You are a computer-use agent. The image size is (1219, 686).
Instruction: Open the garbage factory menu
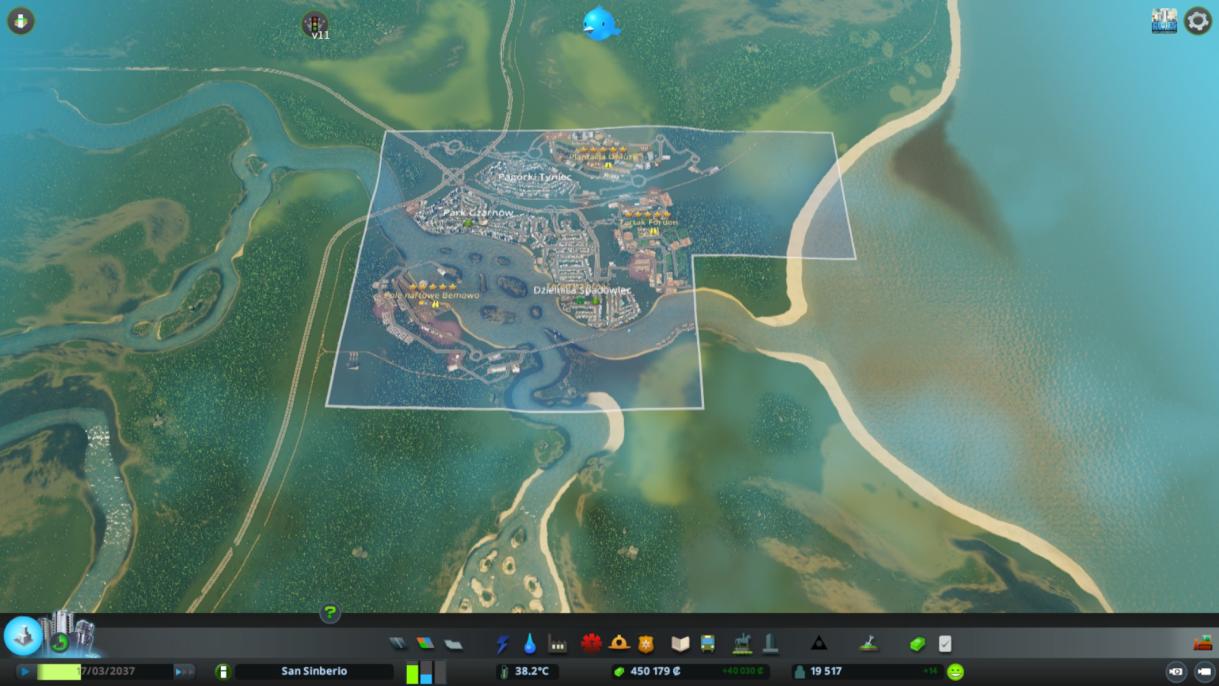[x=557, y=643]
